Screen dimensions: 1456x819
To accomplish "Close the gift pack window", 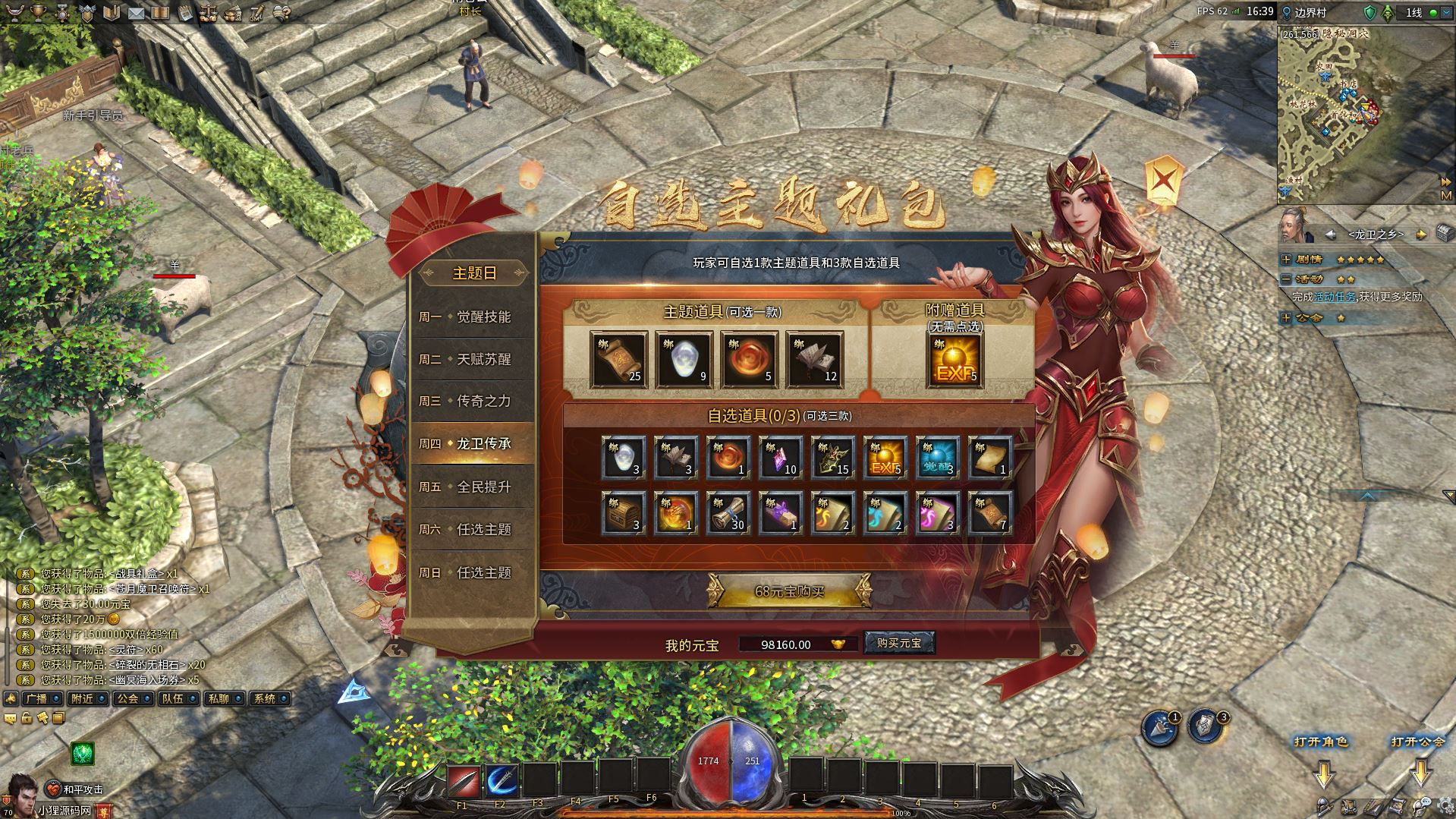I will pyautogui.click(x=1164, y=181).
